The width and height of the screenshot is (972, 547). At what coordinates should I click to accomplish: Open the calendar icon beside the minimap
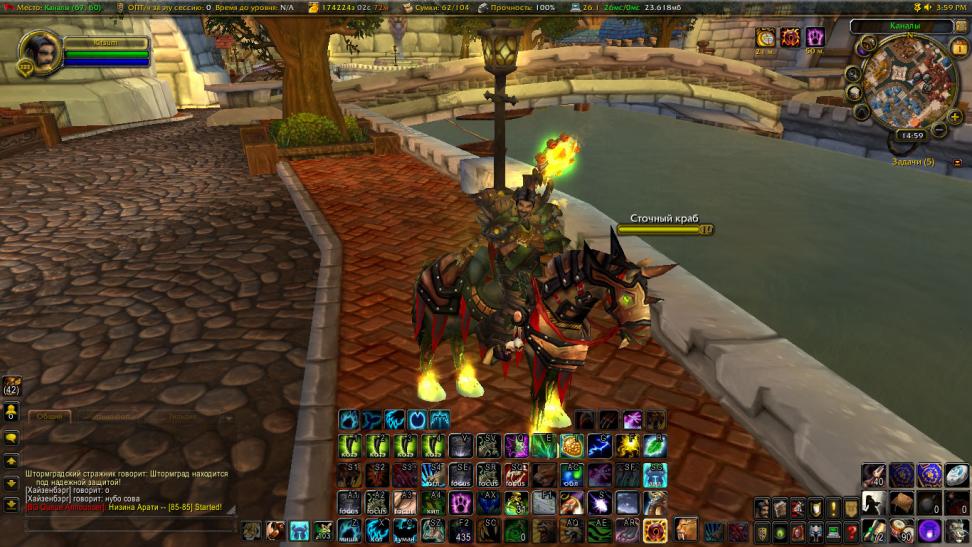(958, 46)
